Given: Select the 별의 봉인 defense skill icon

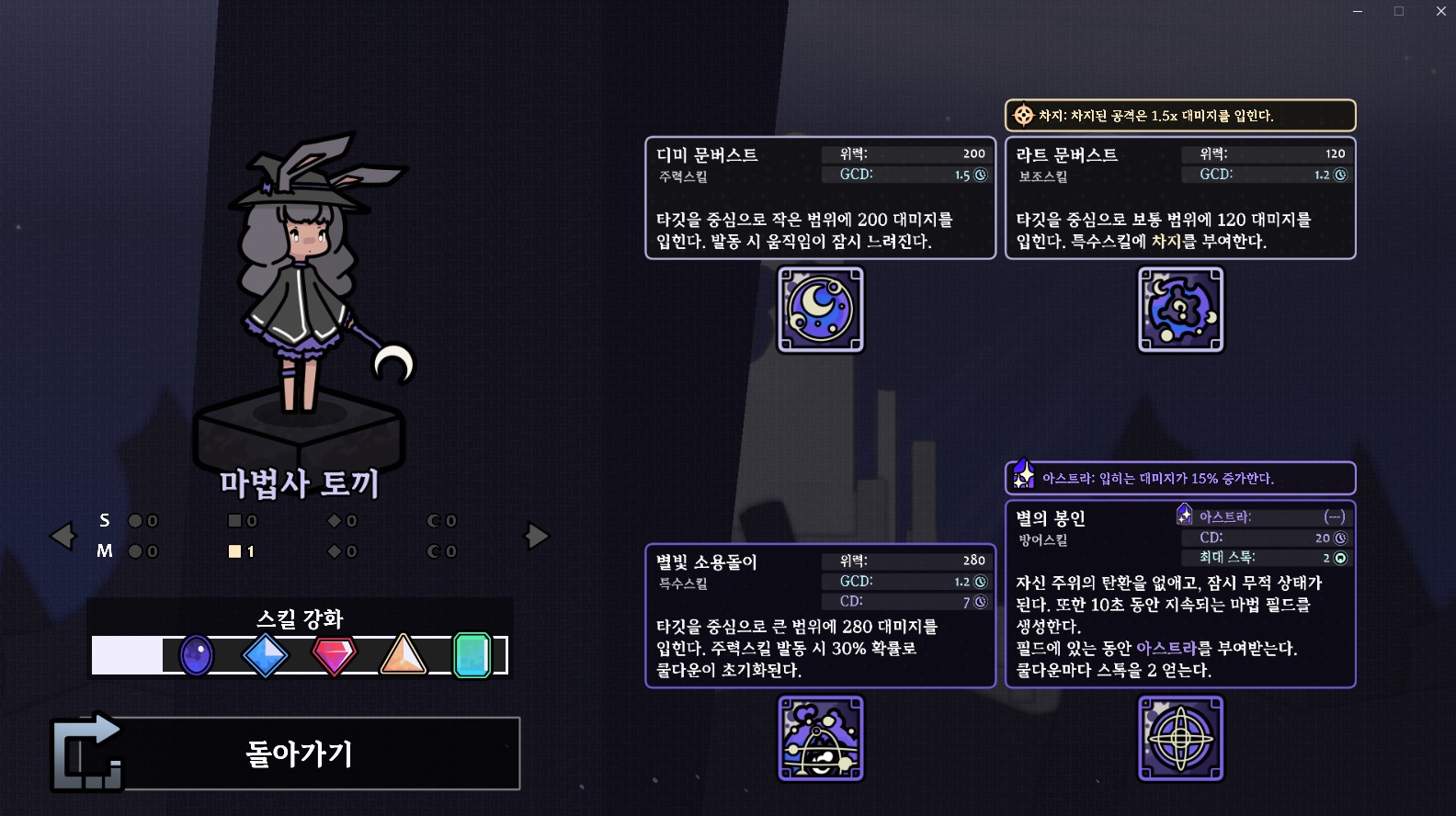Looking at the screenshot, I should click(1181, 738).
